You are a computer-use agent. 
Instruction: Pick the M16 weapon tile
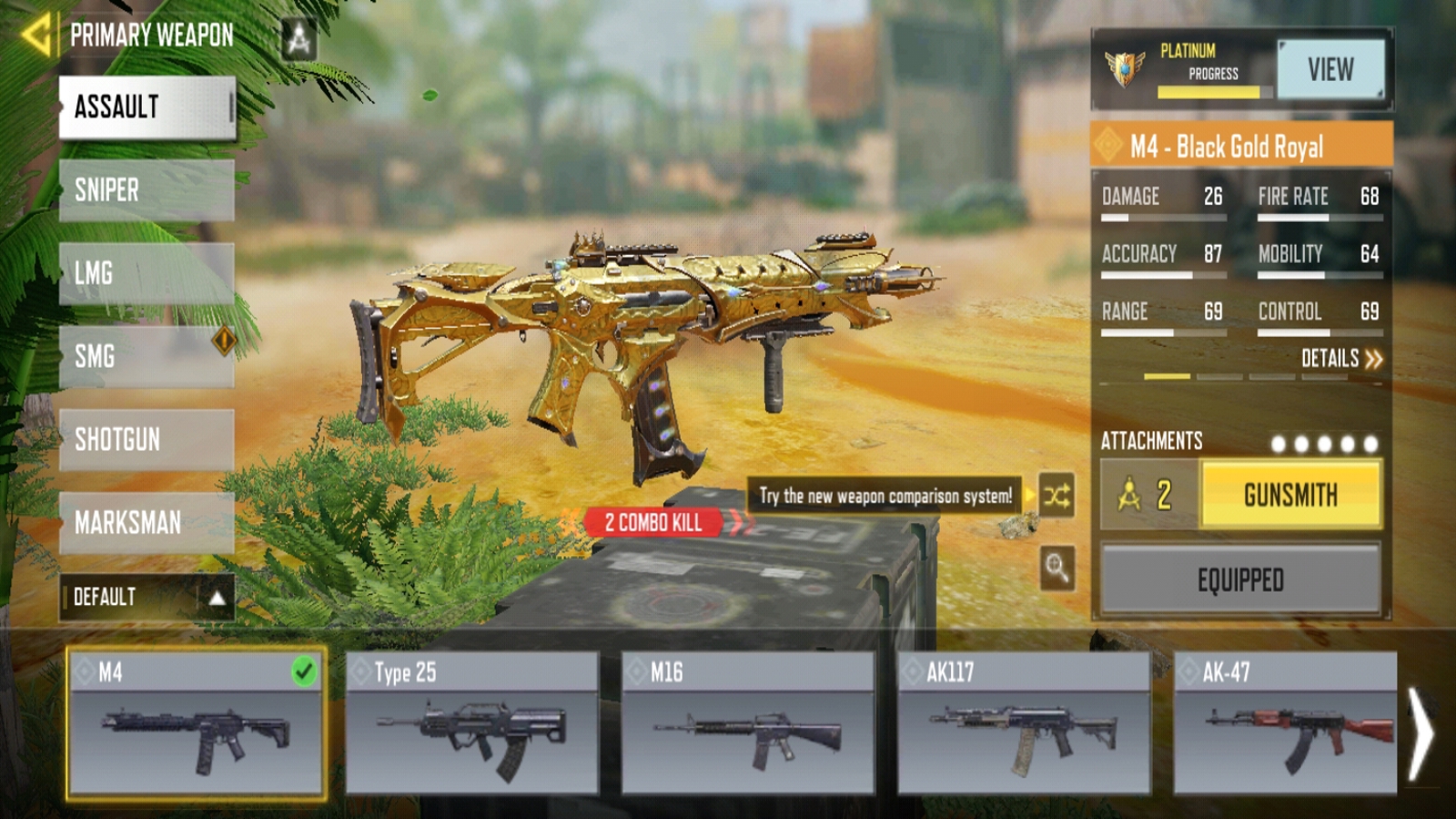pos(748,724)
